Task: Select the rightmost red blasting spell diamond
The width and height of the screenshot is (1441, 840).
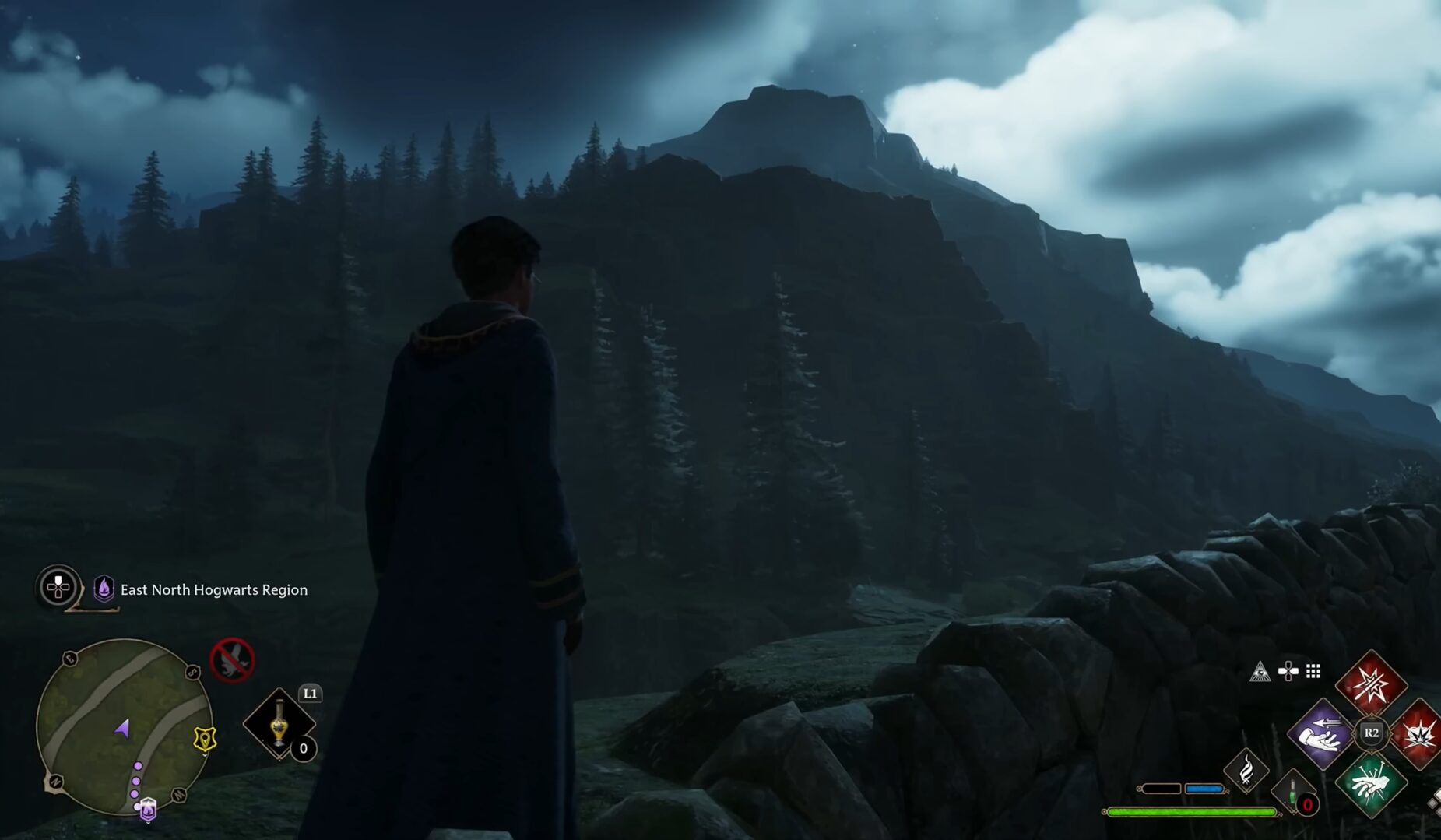Action: 1420,736
